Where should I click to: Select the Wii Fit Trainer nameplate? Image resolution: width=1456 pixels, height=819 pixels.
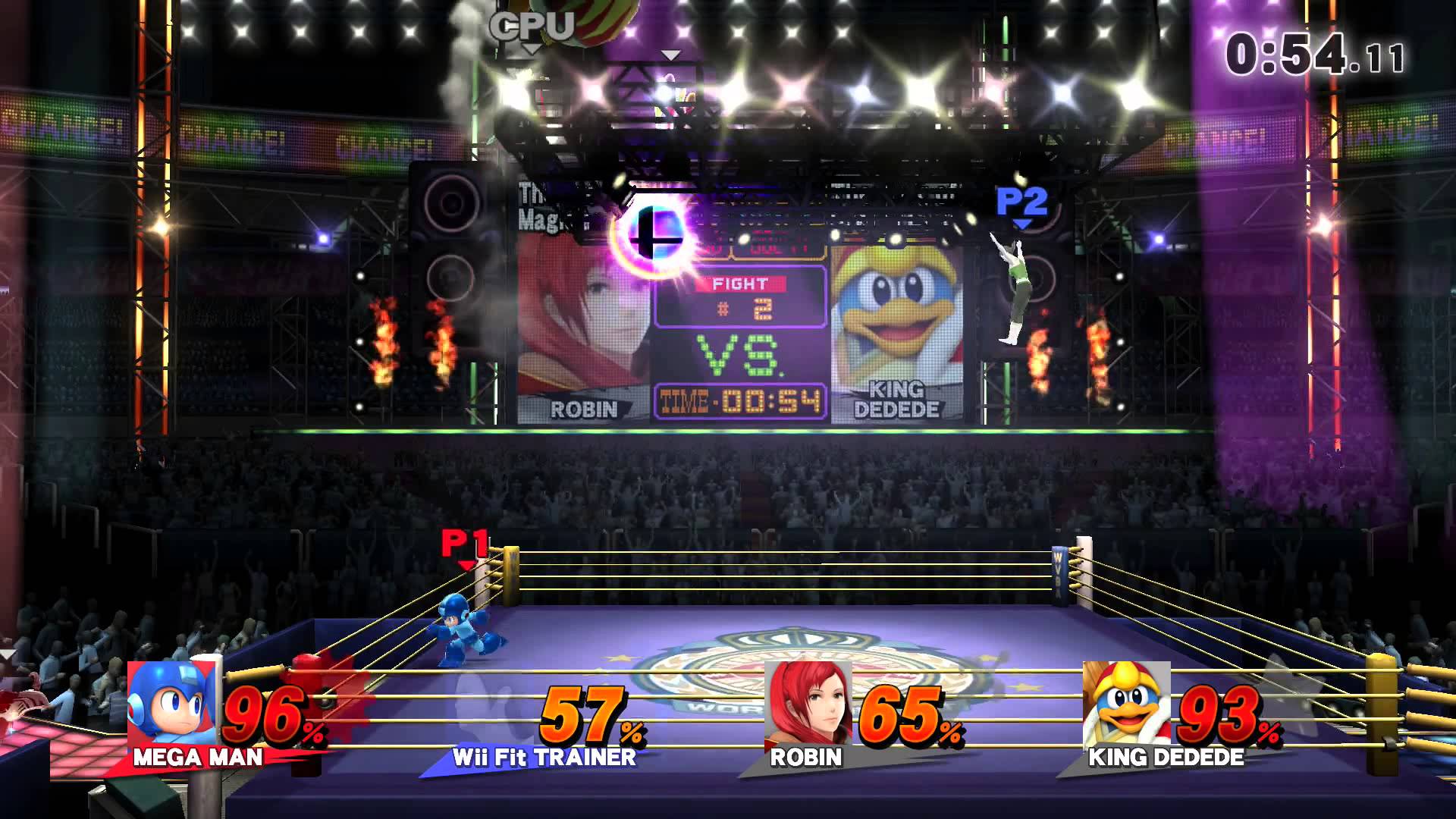tap(544, 757)
